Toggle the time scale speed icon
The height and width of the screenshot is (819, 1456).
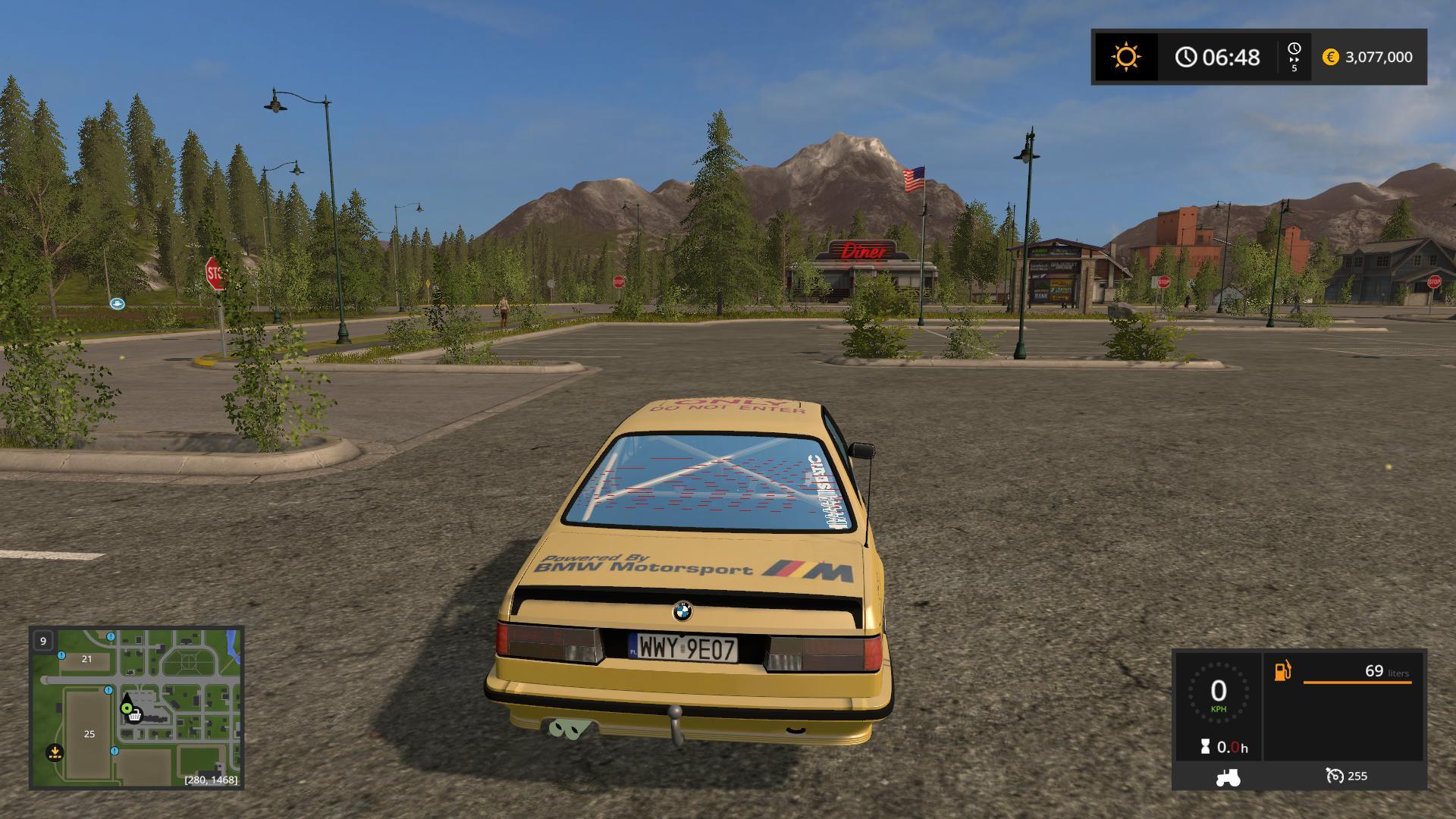click(1294, 57)
